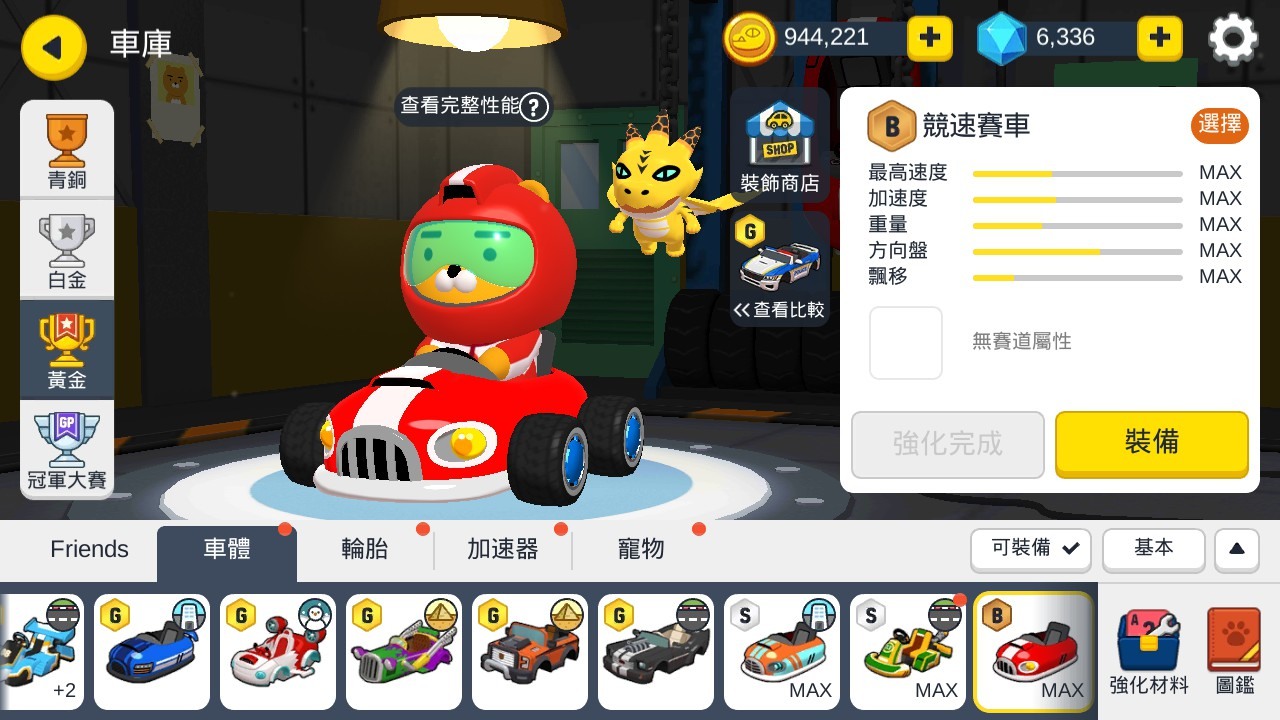1280x720 pixels.
Task: Switch to the 冠軍大賽 championship tier
Action: (x=65, y=448)
